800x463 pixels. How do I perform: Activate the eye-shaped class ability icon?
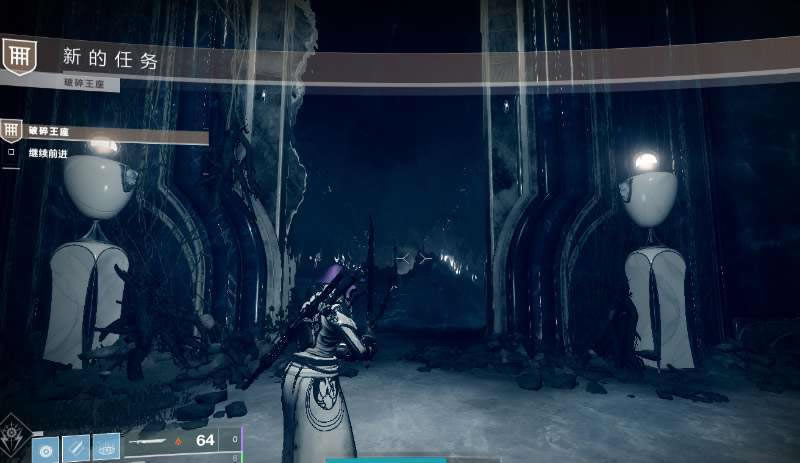click(106, 447)
